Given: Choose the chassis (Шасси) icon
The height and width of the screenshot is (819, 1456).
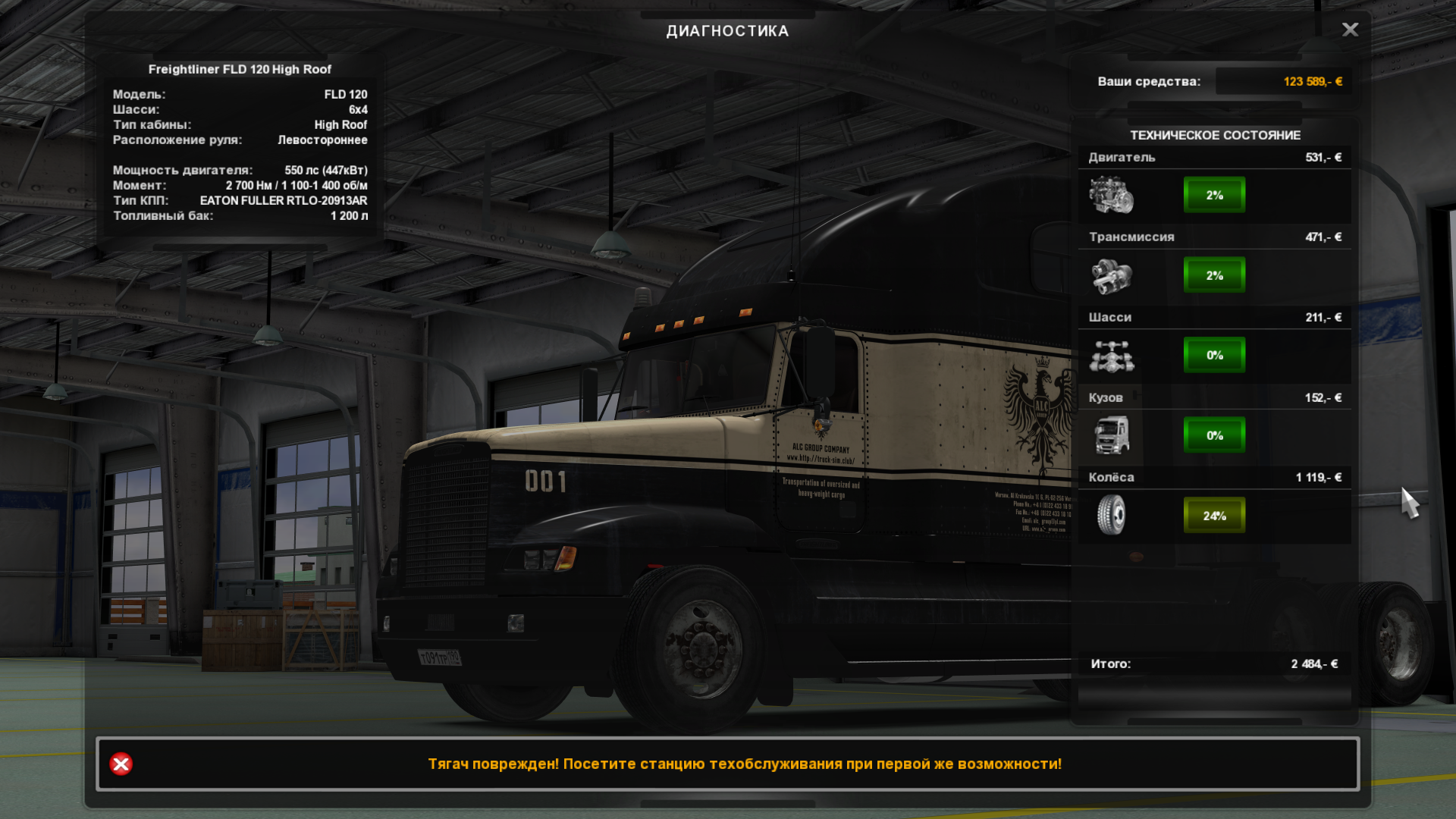Looking at the screenshot, I should click(1111, 356).
